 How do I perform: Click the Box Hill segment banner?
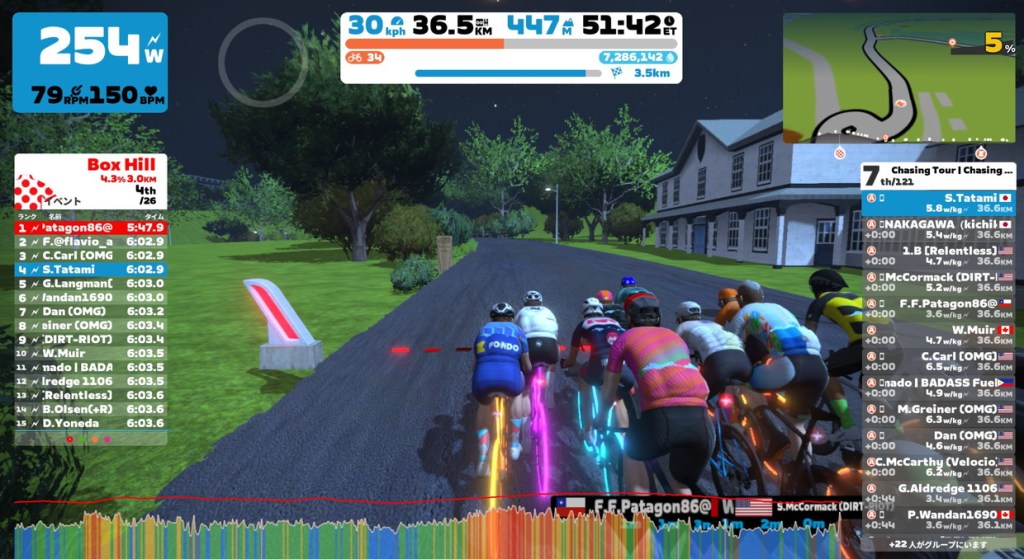click(x=90, y=180)
